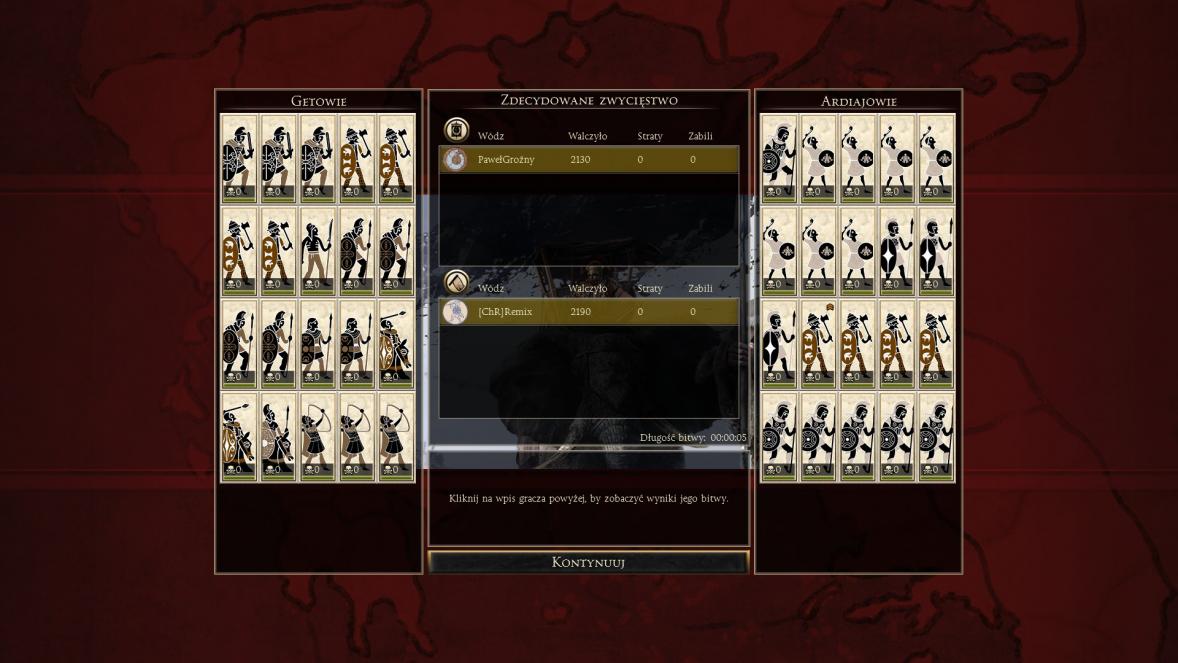Click the faction emblem above PawełGroźny
The image size is (1178, 663).
tap(456, 130)
